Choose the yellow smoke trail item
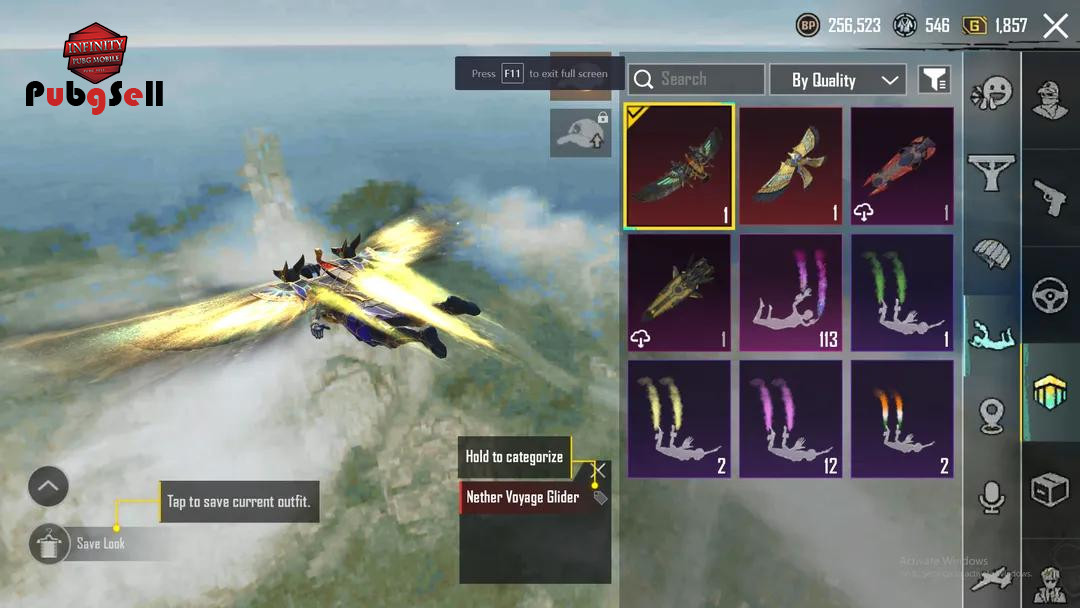Viewport: 1080px width, 608px height. (x=680, y=419)
